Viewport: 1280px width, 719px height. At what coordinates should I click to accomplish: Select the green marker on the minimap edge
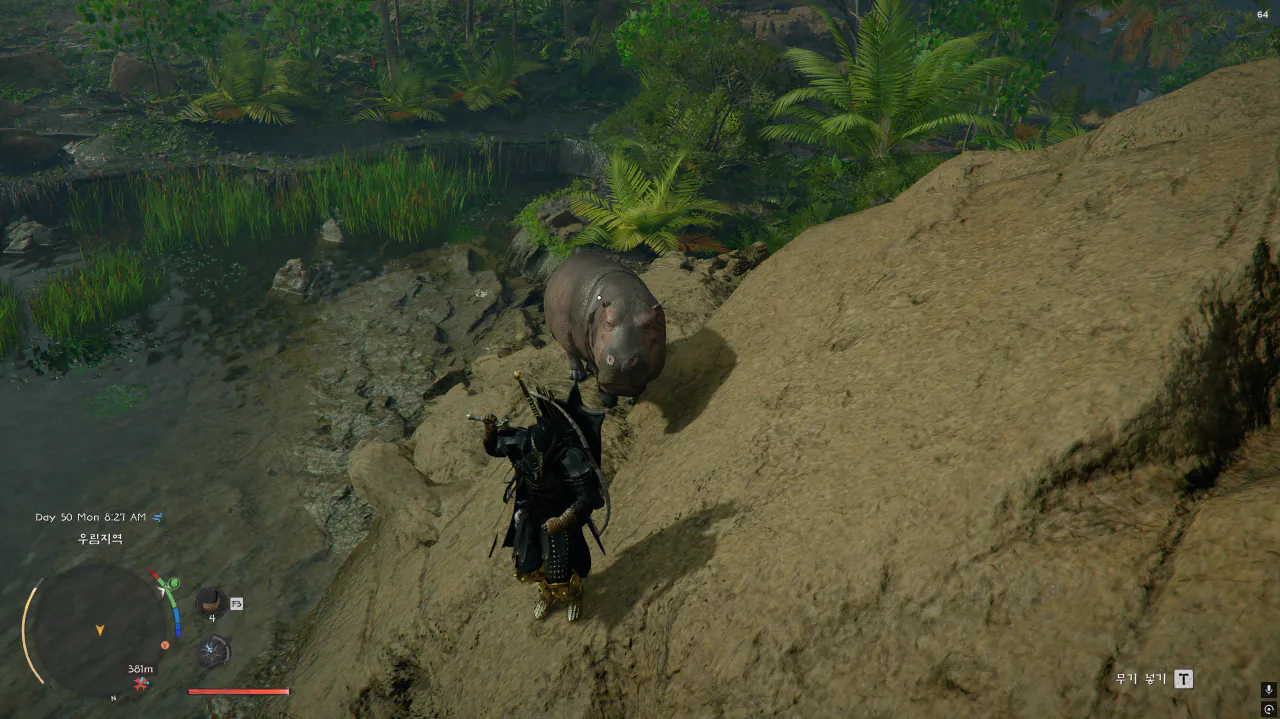pyautogui.click(x=173, y=583)
